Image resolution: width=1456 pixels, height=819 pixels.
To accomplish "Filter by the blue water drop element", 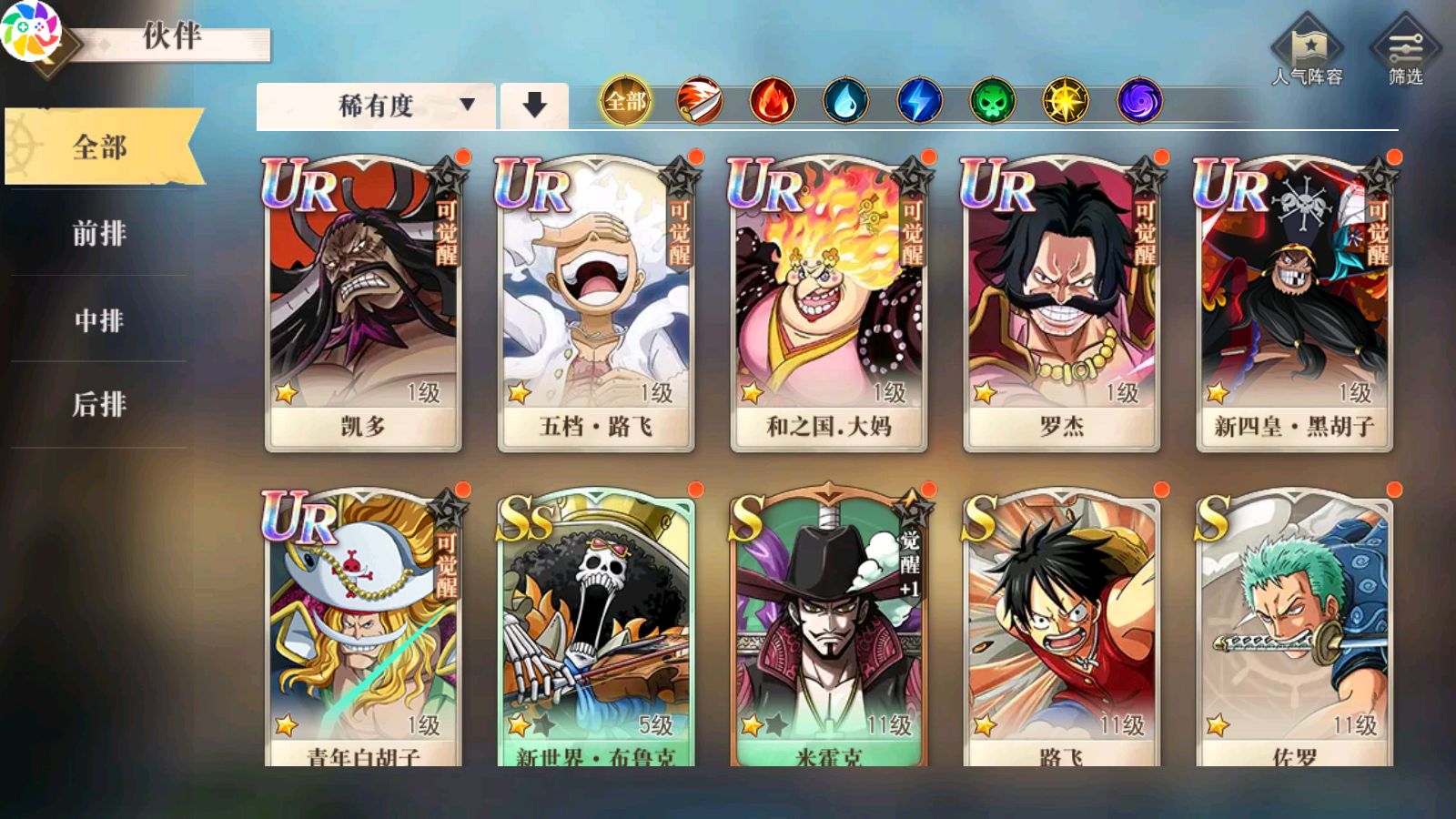I will pos(845,100).
